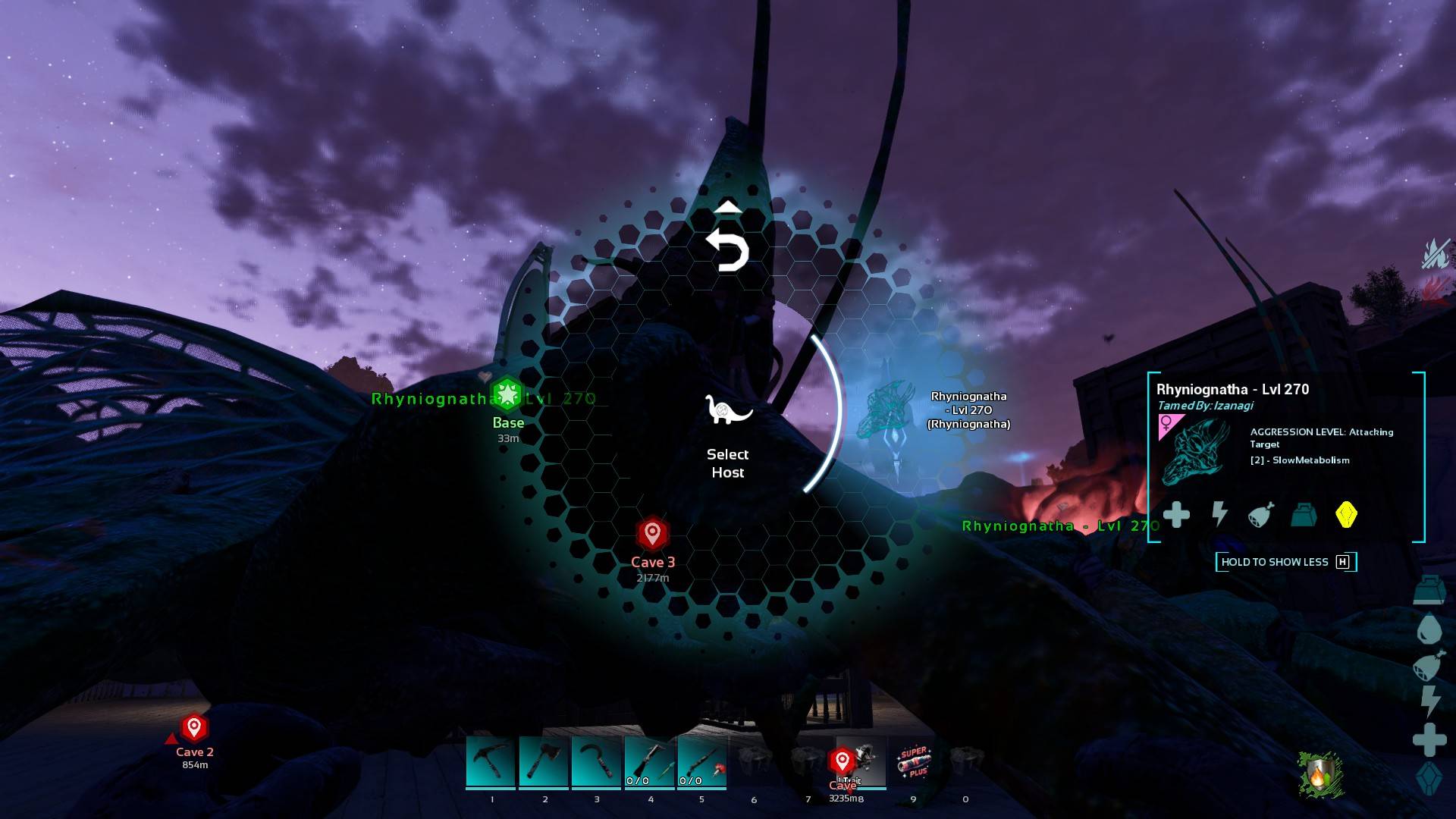Viewport: 1456px width, 819px height.
Task: Expand the radial menu with the up arrow
Action: pos(729,206)
